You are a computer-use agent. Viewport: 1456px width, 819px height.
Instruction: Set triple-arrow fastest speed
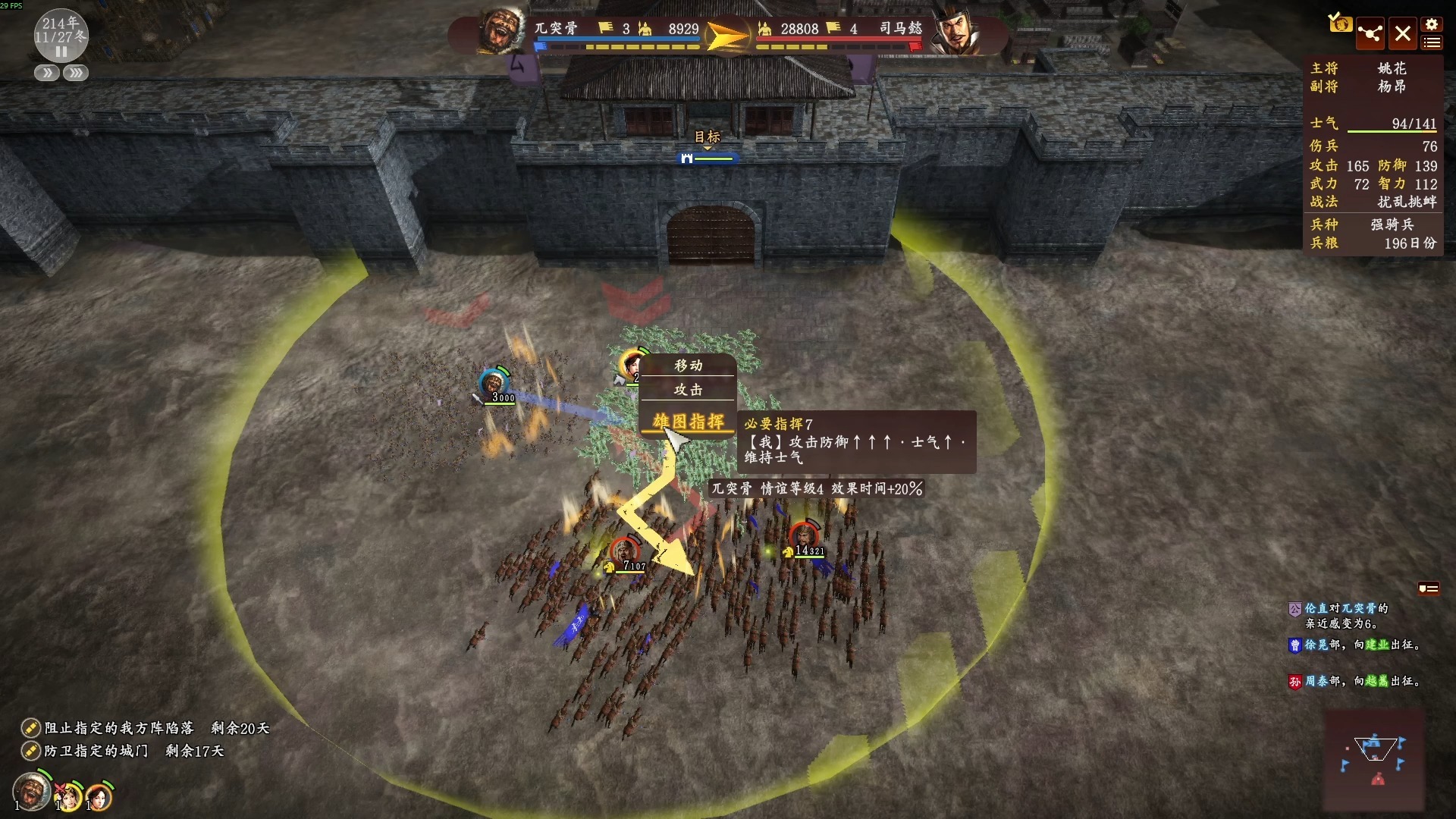[x=76, y=74]
